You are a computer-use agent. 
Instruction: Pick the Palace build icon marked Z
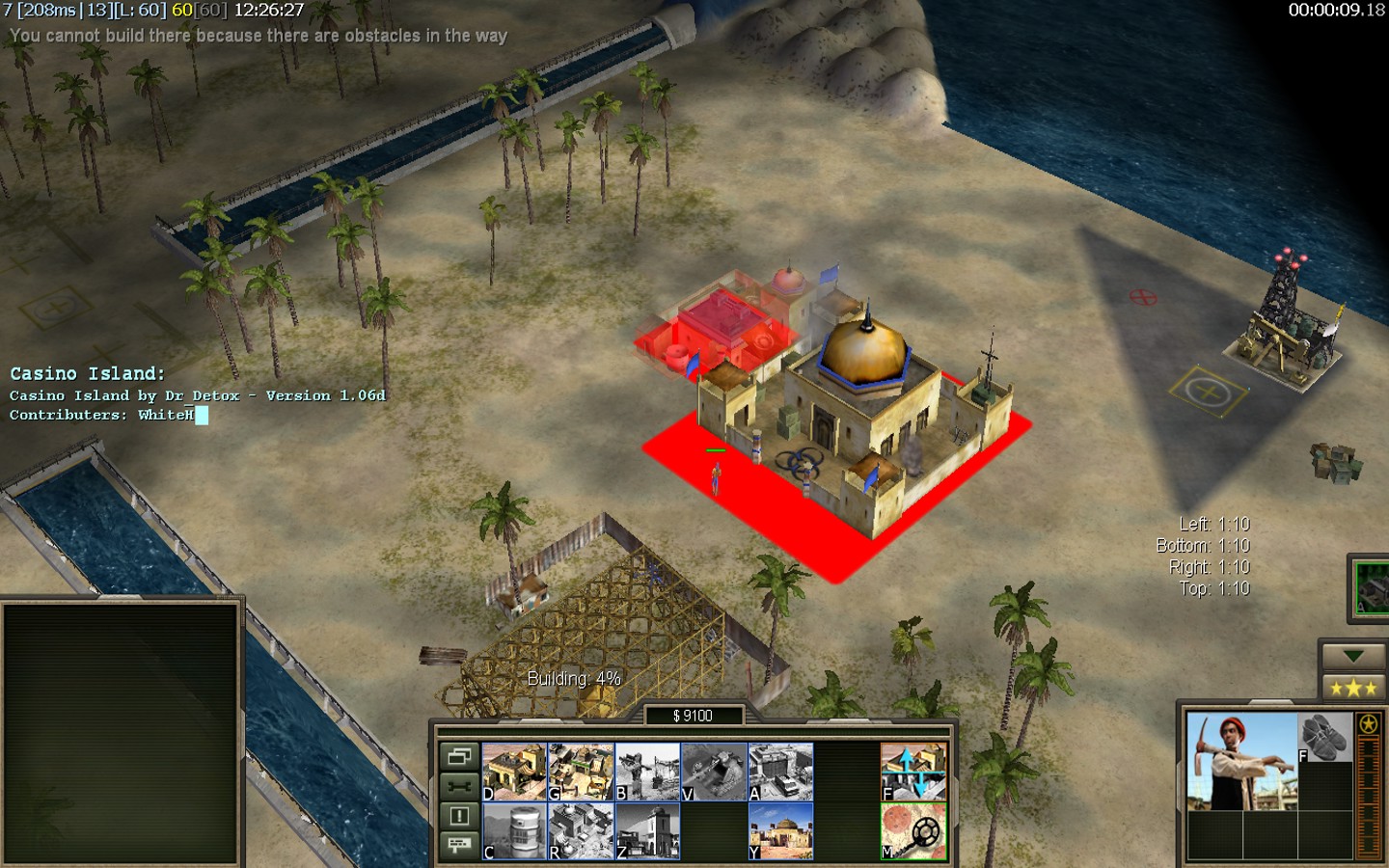pyautogui.click(x=647, y=831)
